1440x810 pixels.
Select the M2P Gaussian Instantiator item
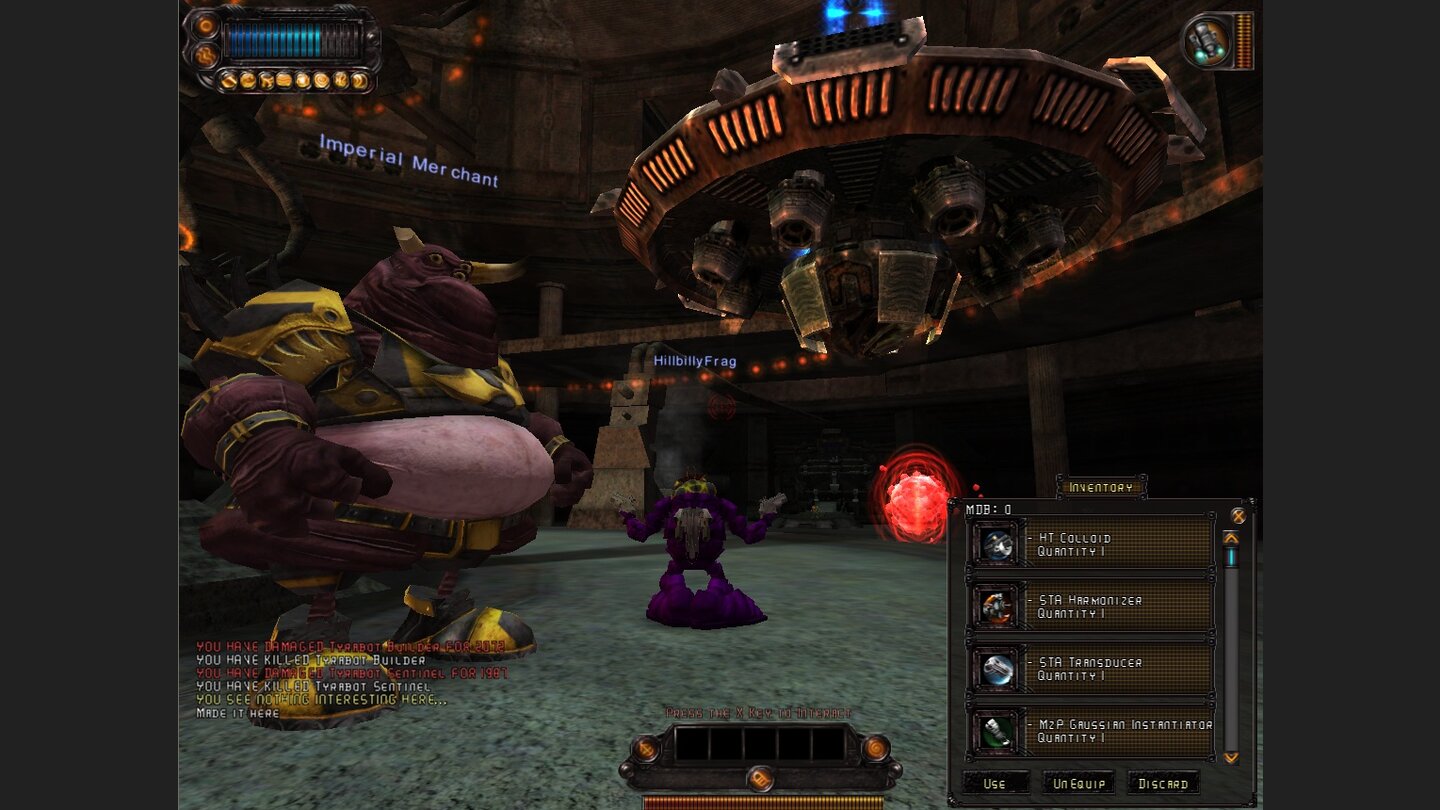[1092, 731]
